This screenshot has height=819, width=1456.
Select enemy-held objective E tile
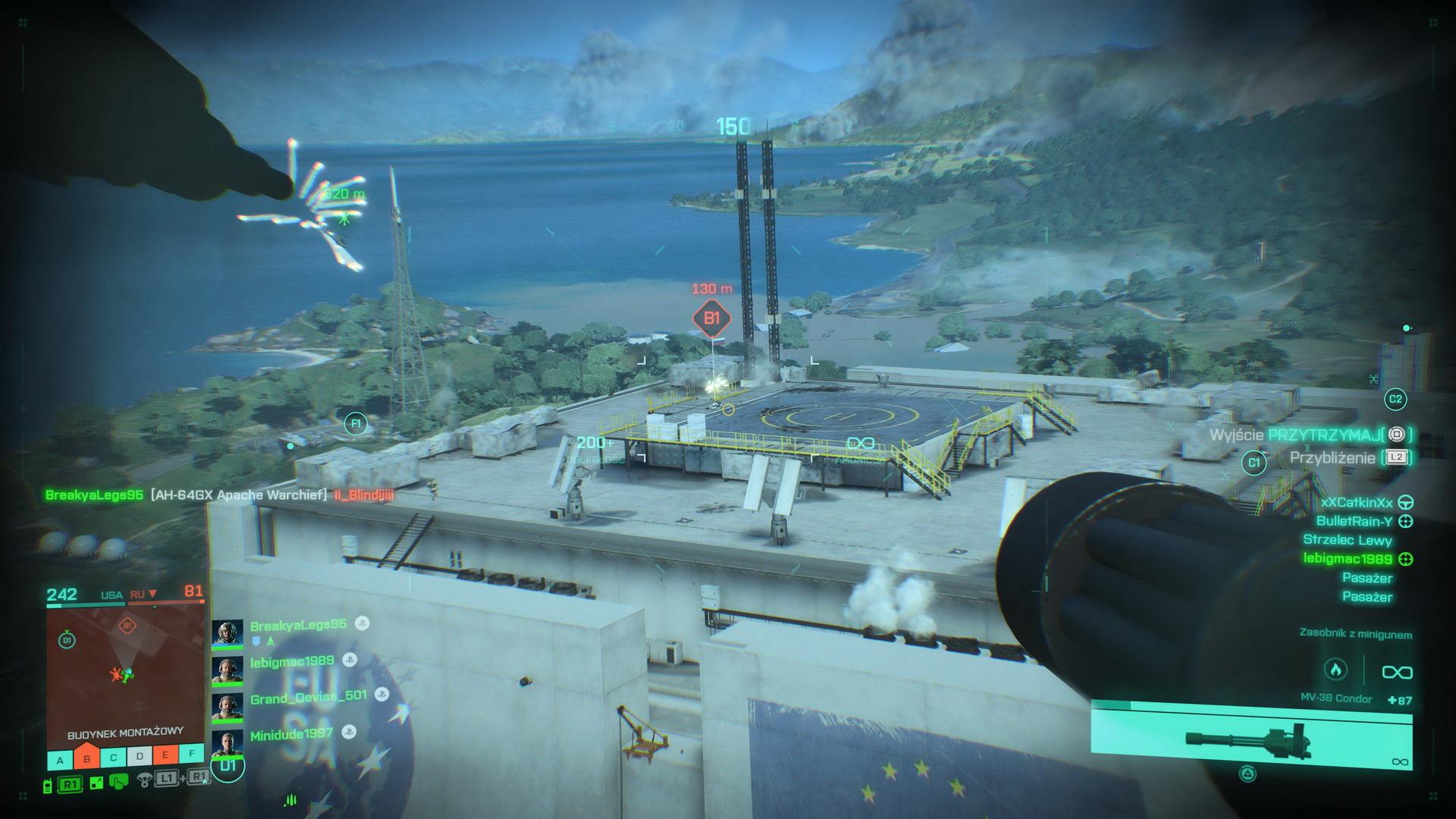pos(166,756)
